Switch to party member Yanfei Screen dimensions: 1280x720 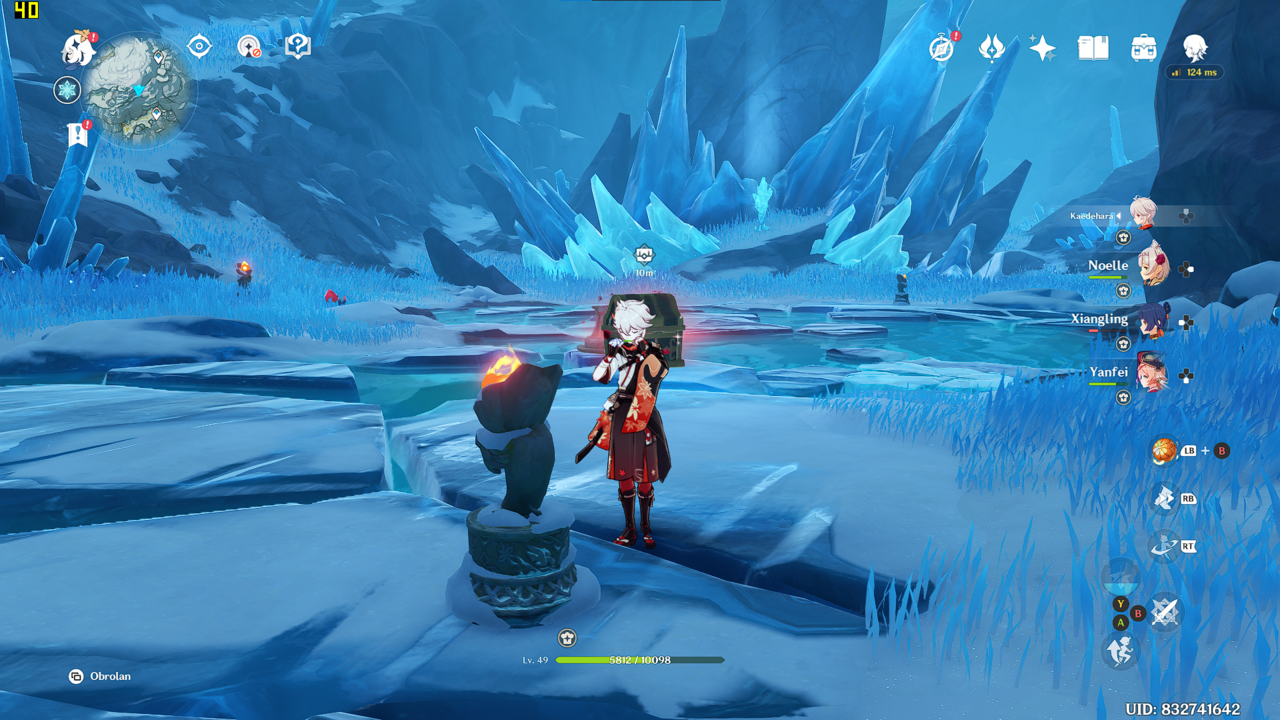[x=1152, y=374]
